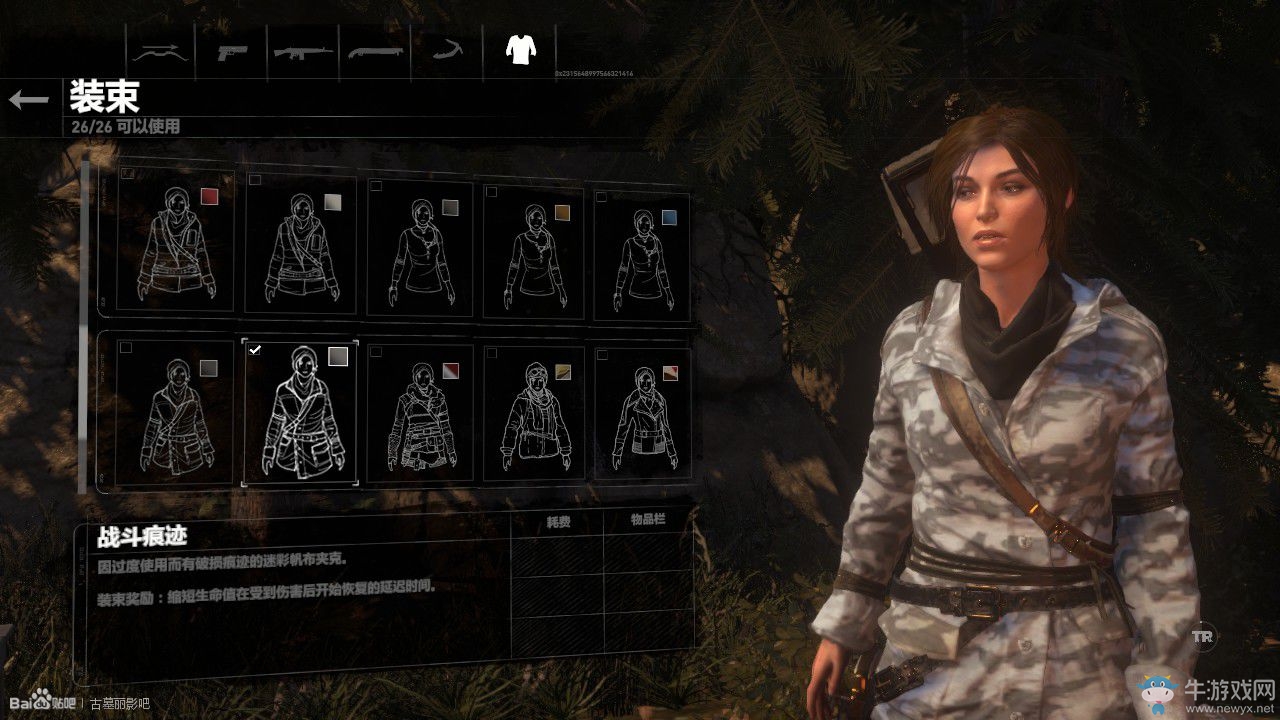Click the checkmarked camouflage jacket outfit
This screenshot has height=720, width=1280.
[x=300, y=412]
